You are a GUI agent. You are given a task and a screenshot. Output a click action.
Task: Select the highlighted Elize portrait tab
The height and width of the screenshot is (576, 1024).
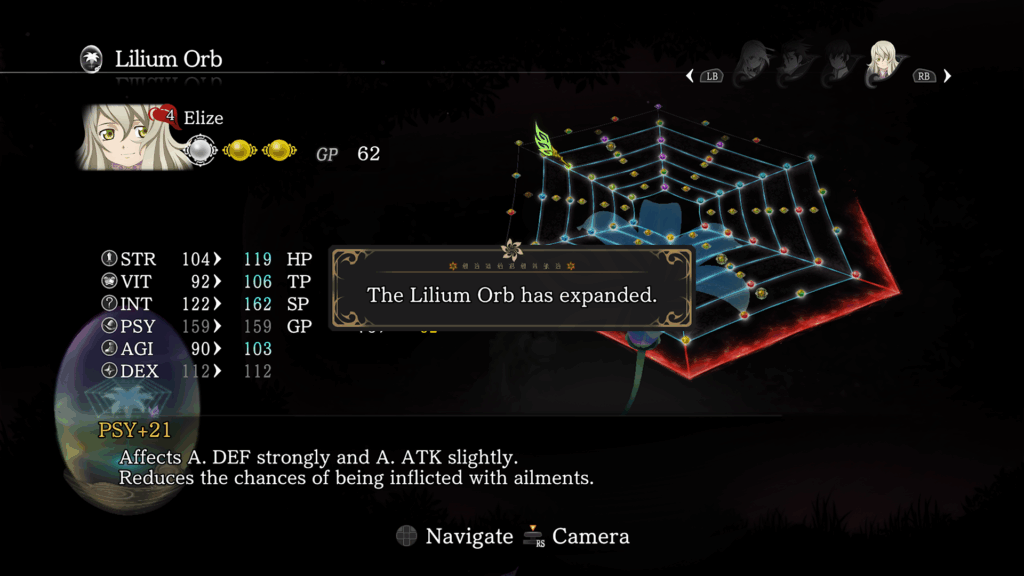tap(882, 64)
